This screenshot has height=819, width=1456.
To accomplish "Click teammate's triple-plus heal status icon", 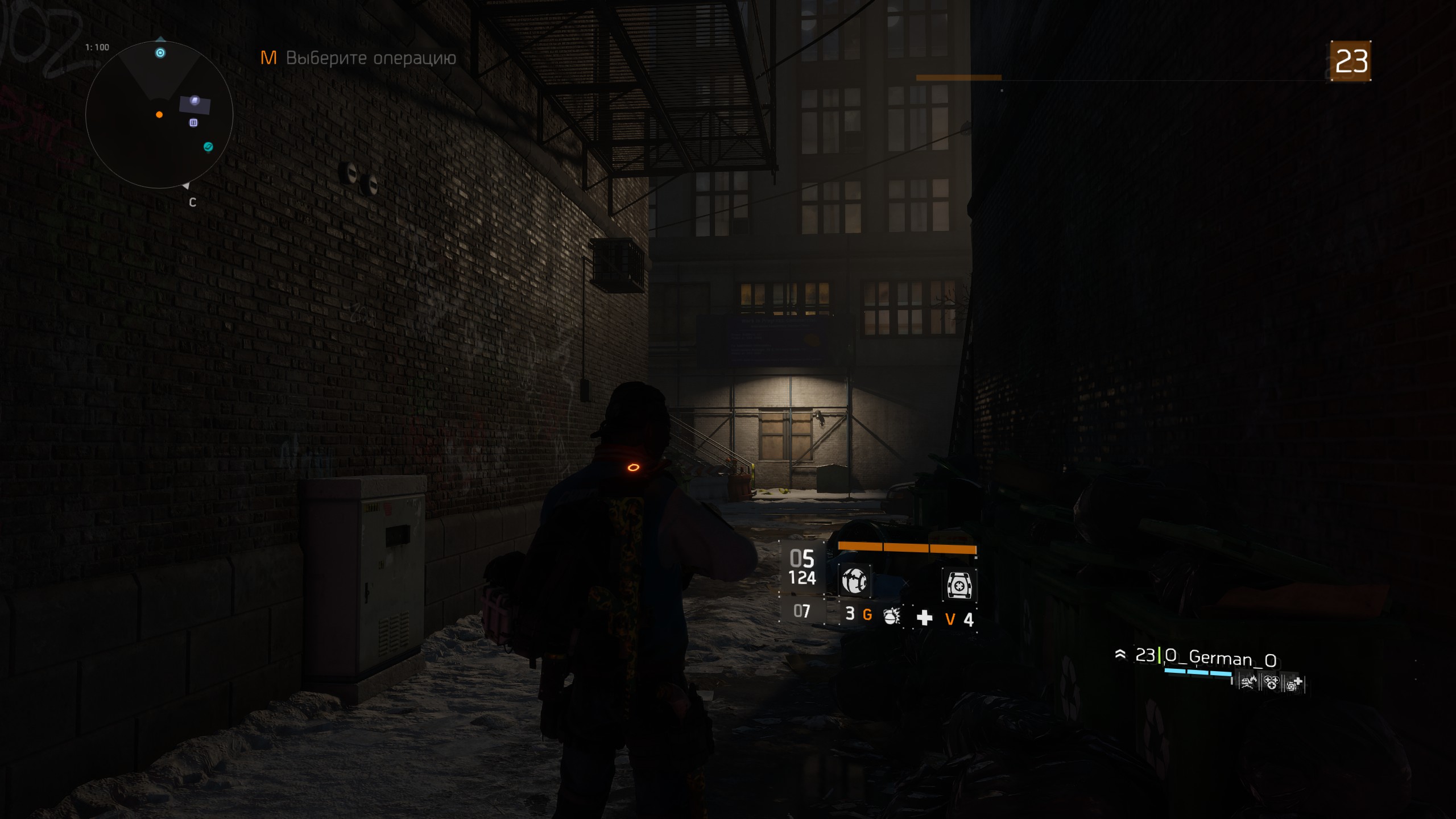I will point(1271,682).
